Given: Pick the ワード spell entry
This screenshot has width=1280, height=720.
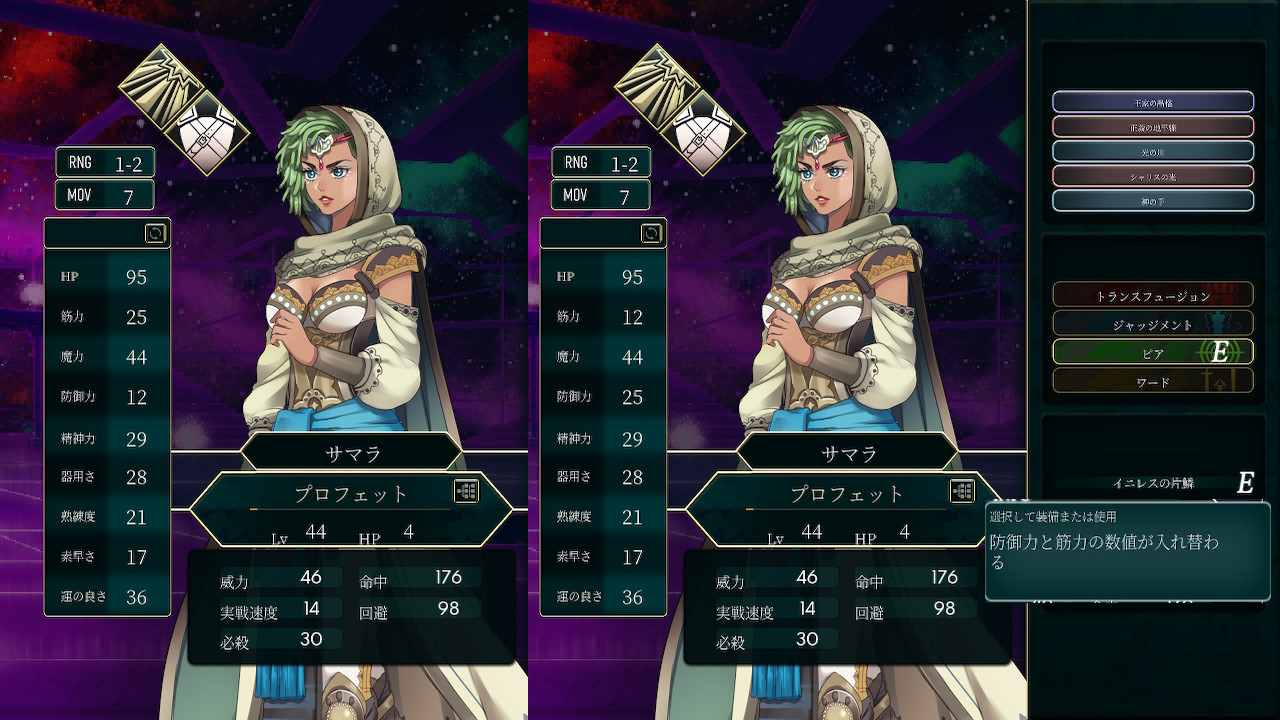Looking at the screenshot, I should point(1152,381).
